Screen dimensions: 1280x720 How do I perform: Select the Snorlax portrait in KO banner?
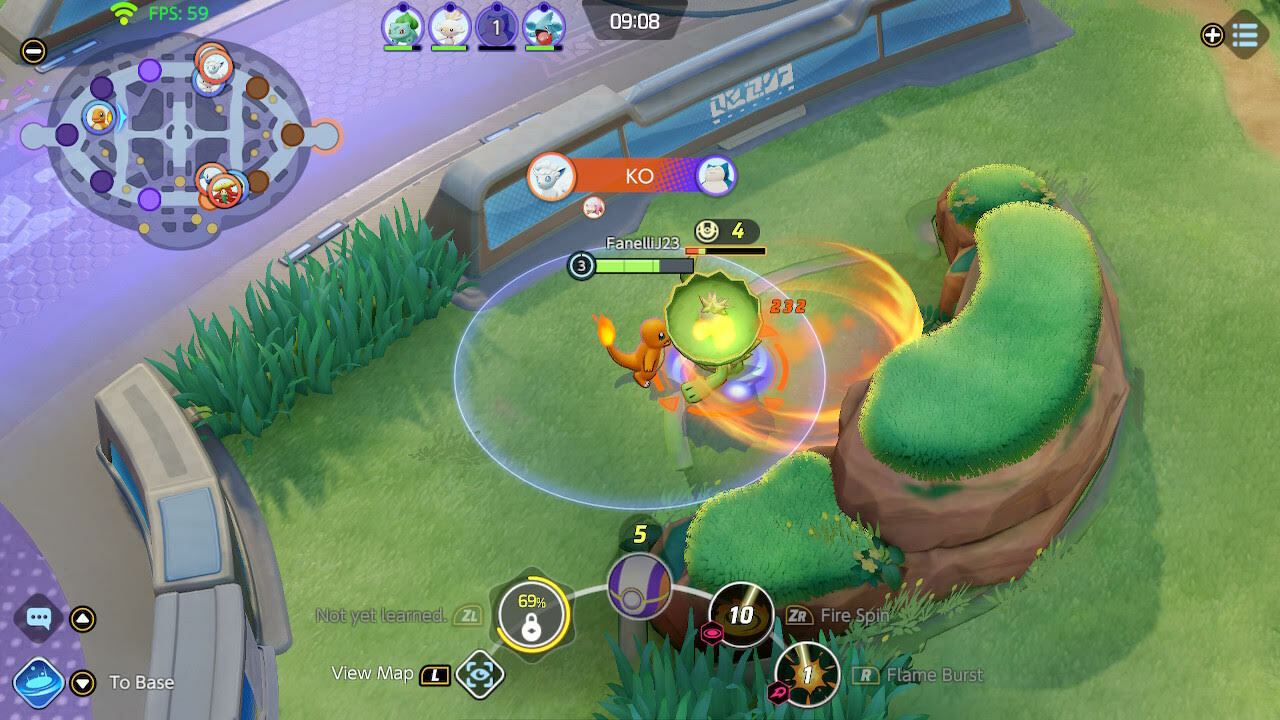716,176
